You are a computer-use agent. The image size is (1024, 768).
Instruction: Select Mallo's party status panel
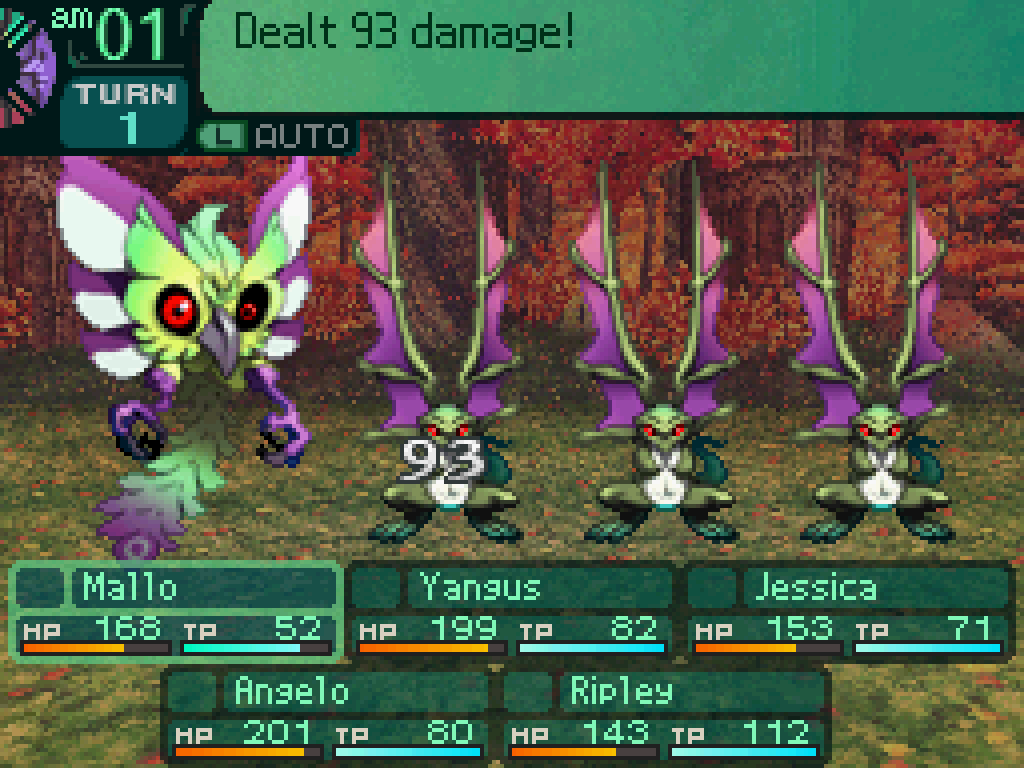[x=176, y=612]
